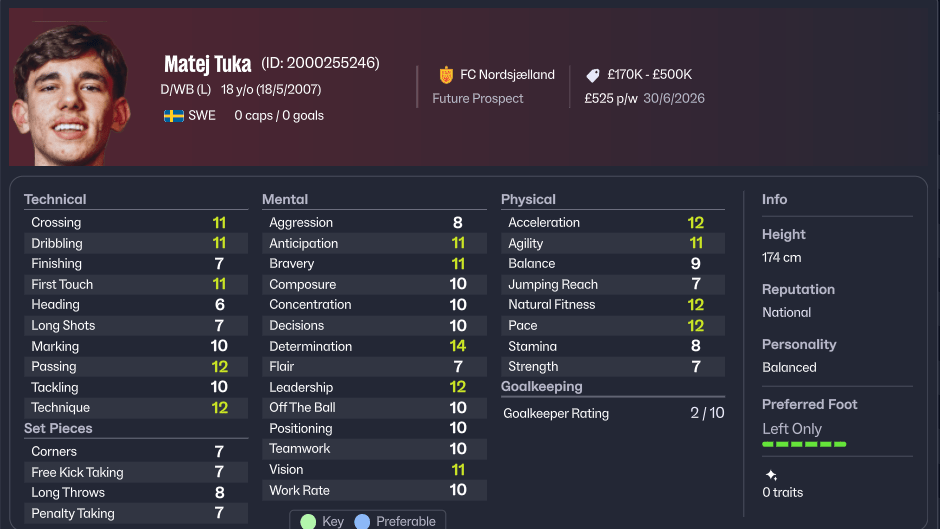Image resolution: width=940 pixels, height=529 pixels.
Task: Select the Technique attribute row
Action: (135, 408)
